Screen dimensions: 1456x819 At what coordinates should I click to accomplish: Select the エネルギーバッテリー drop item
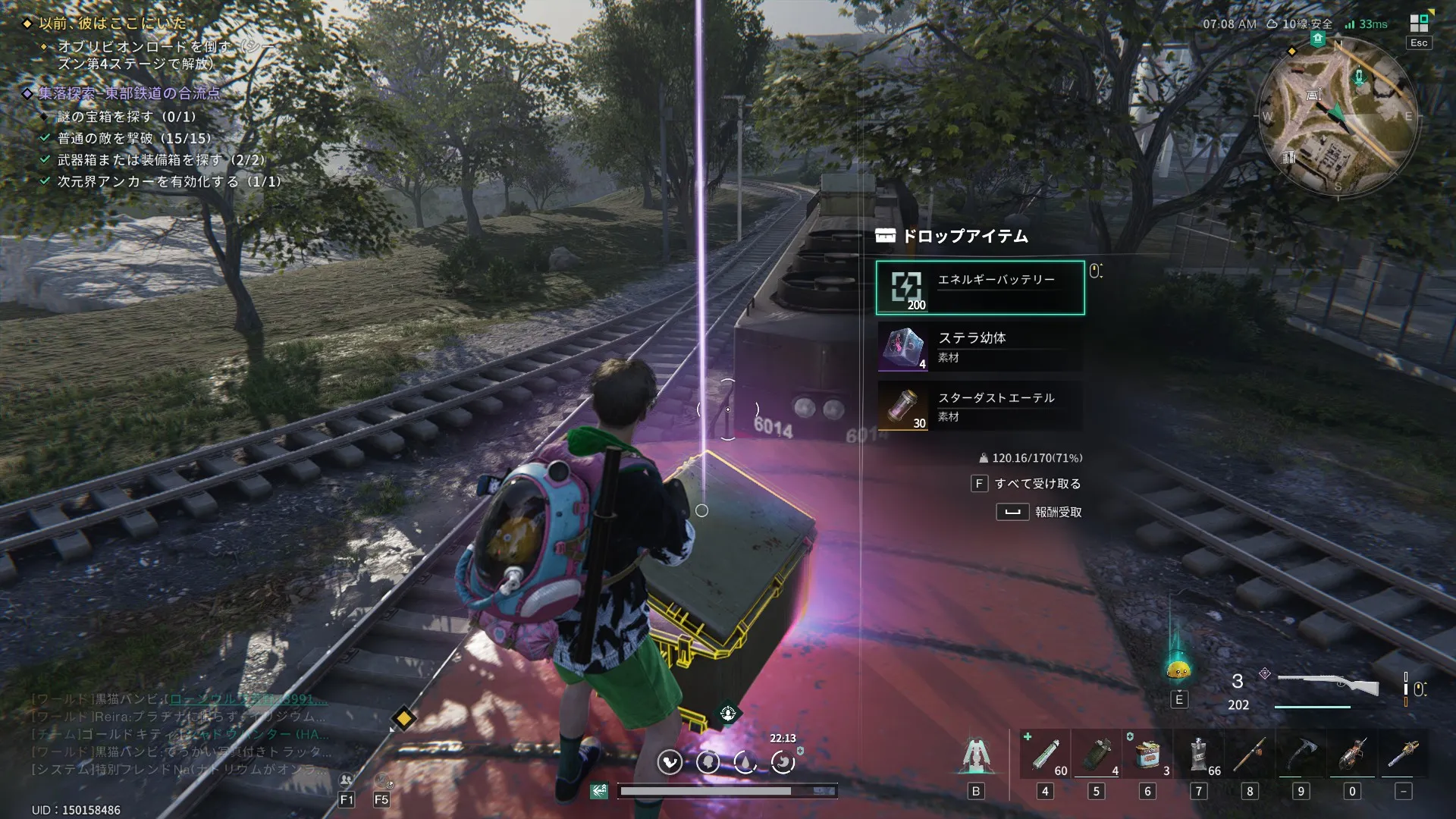click(980, 287)
